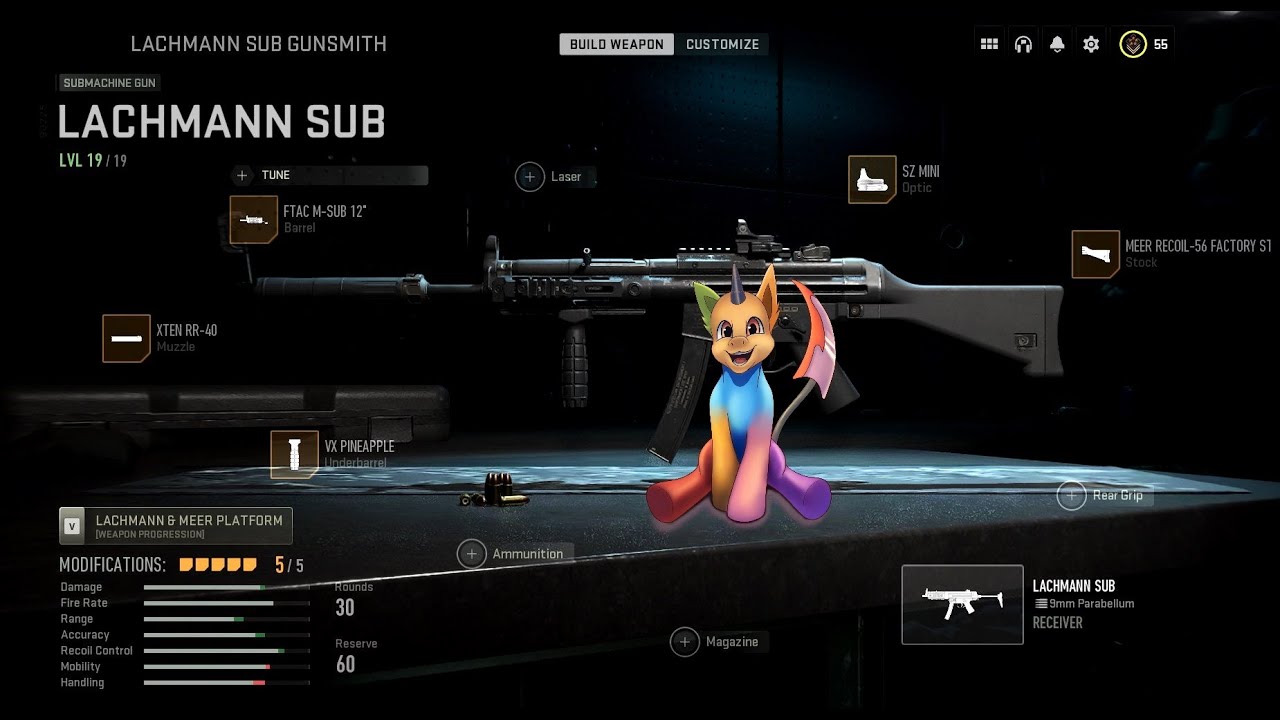
Task: Add a Rear Grip attachment
Action: (1072, 495)
